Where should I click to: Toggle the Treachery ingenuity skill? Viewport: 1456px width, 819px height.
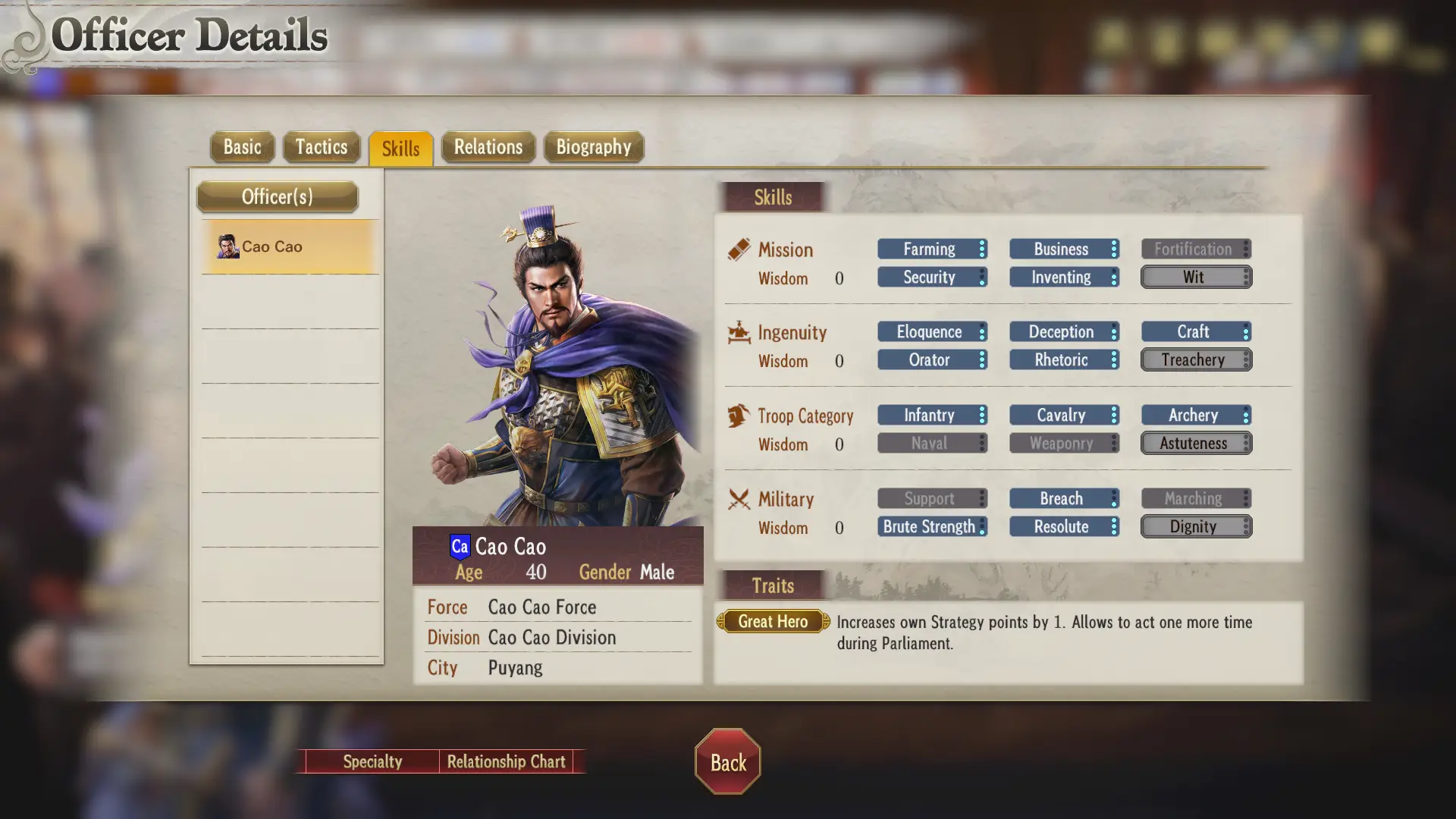(1195, 359)
